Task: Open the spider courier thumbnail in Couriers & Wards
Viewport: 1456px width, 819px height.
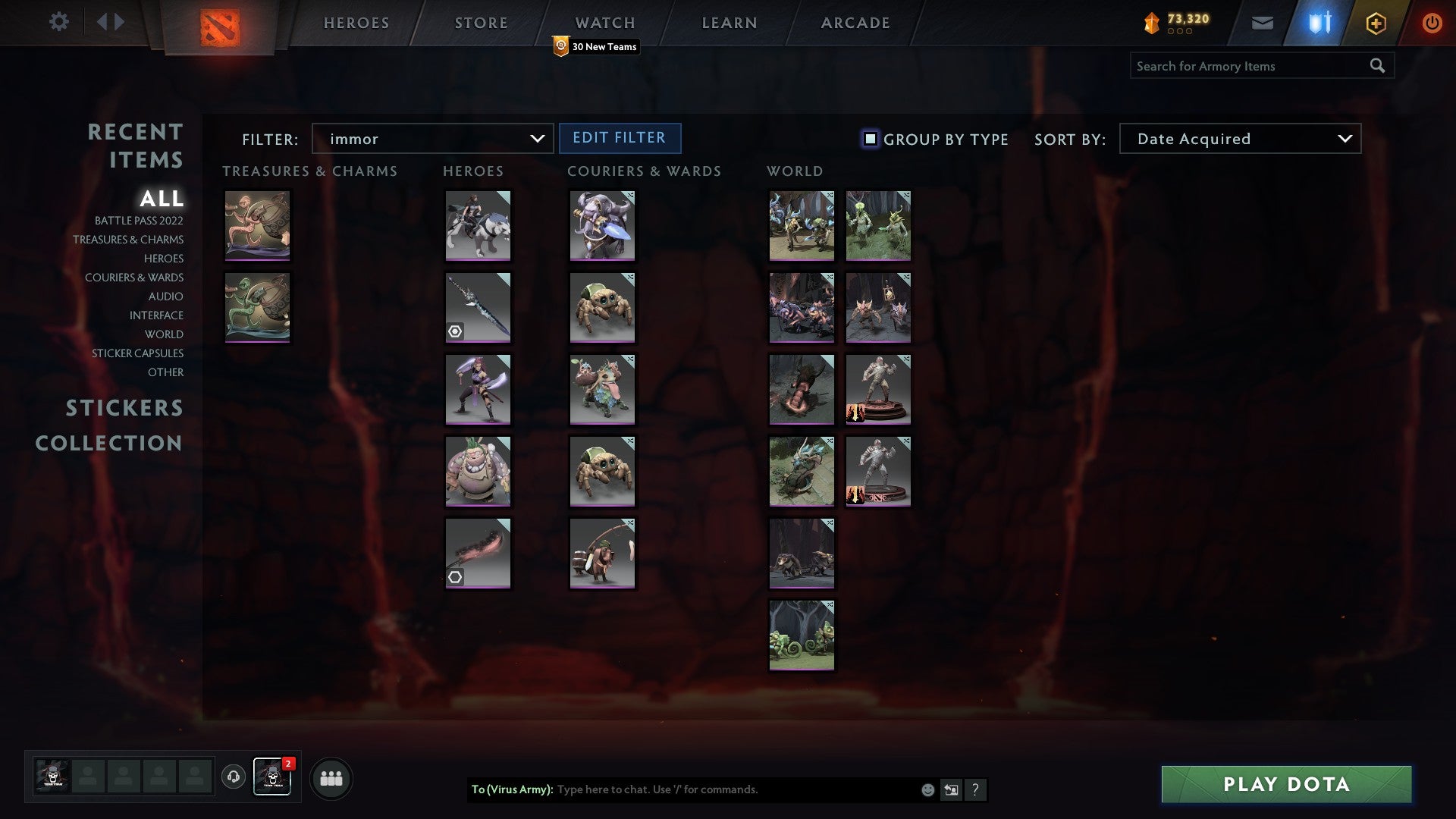Action: [603, 307]
